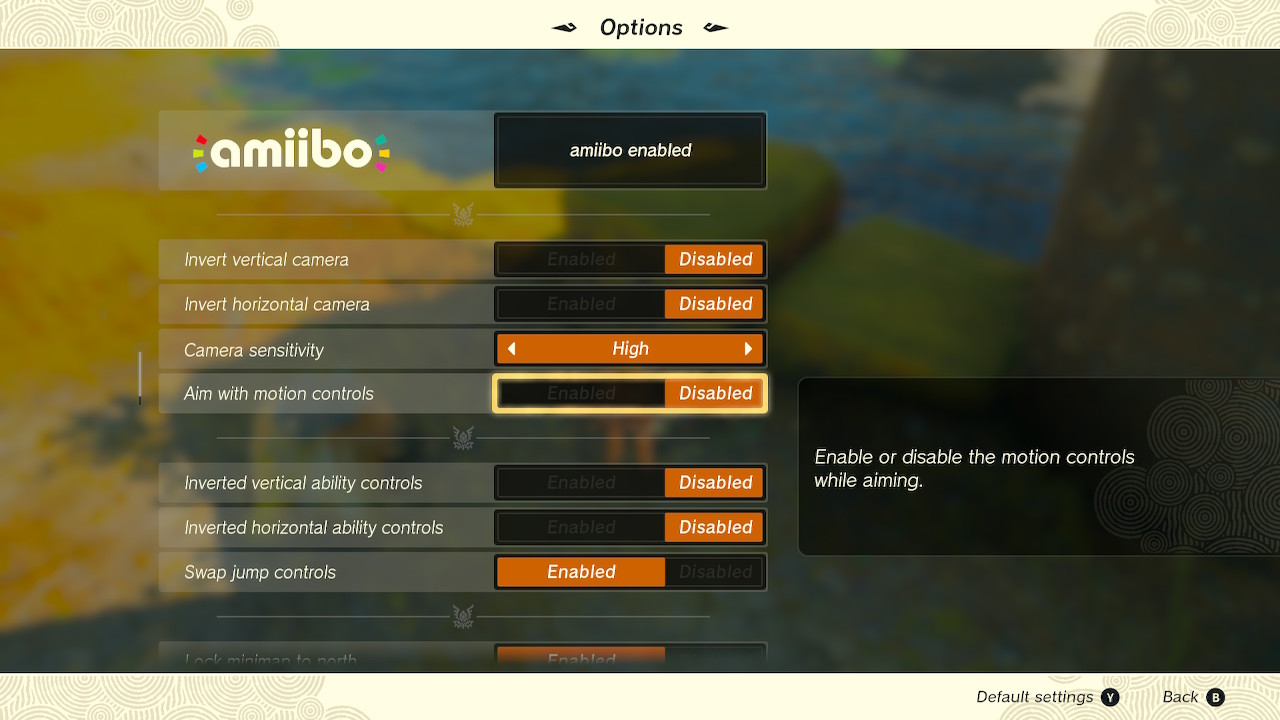The width and height of the screenshot is (1280, 720).
Task: Enable Inverted horizontal ability controls
Action: point(580,527)
